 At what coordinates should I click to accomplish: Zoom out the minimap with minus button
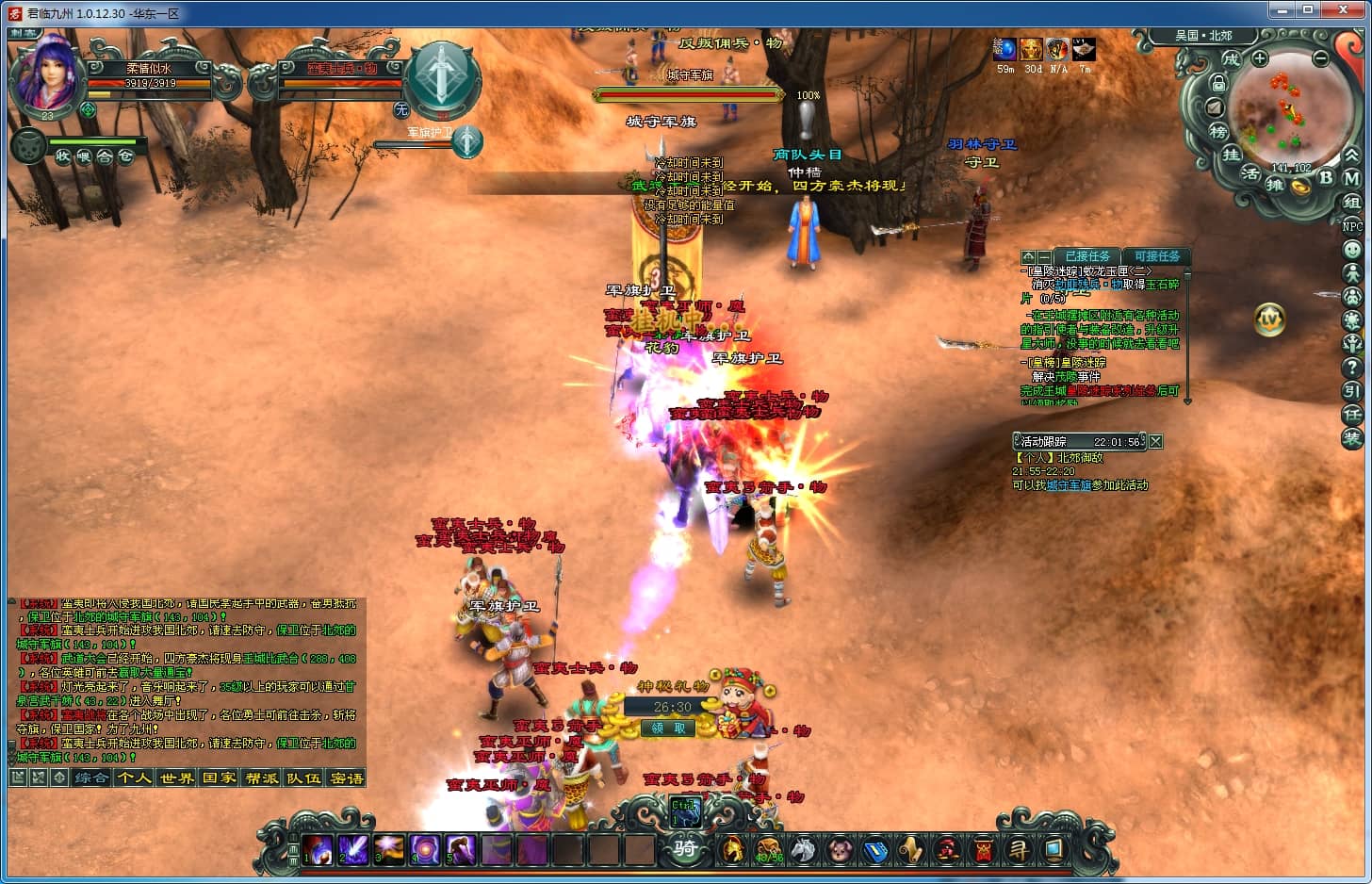[1320, 58]
